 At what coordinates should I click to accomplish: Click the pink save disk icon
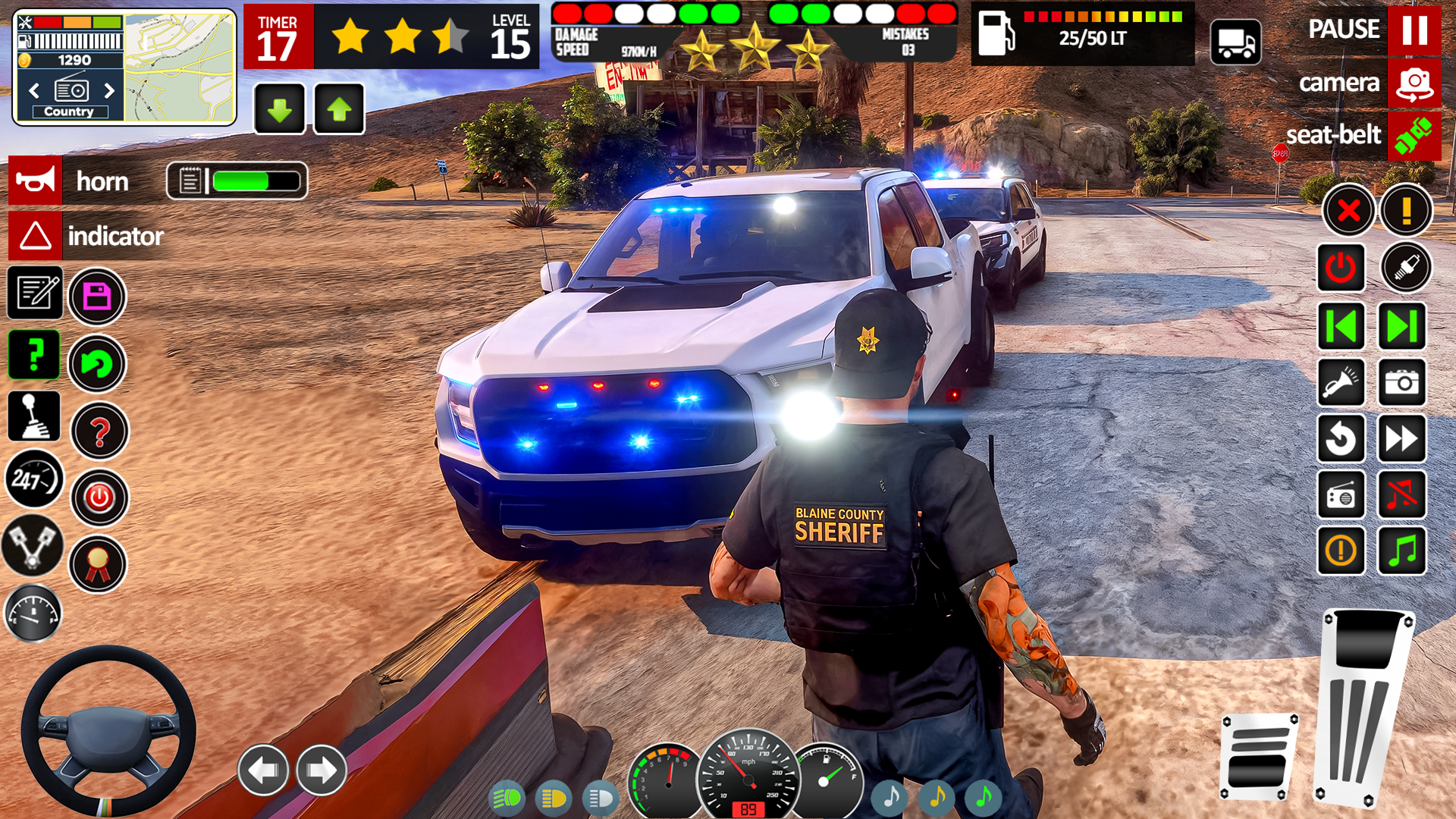tap(97, 297)
